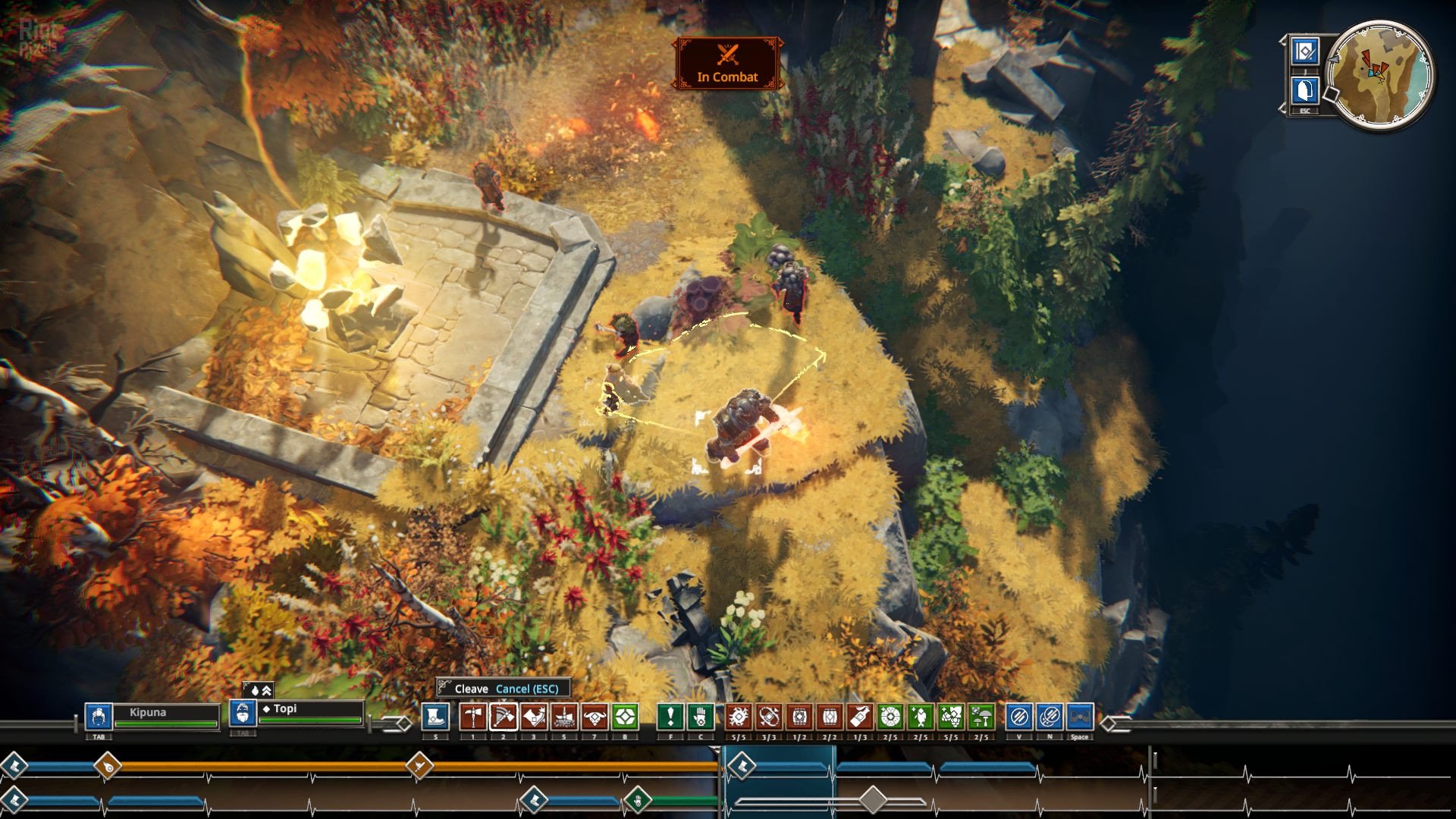Select Topi's character portrait
This screenshot has height=819, width=1456.
tap(243, 714)
